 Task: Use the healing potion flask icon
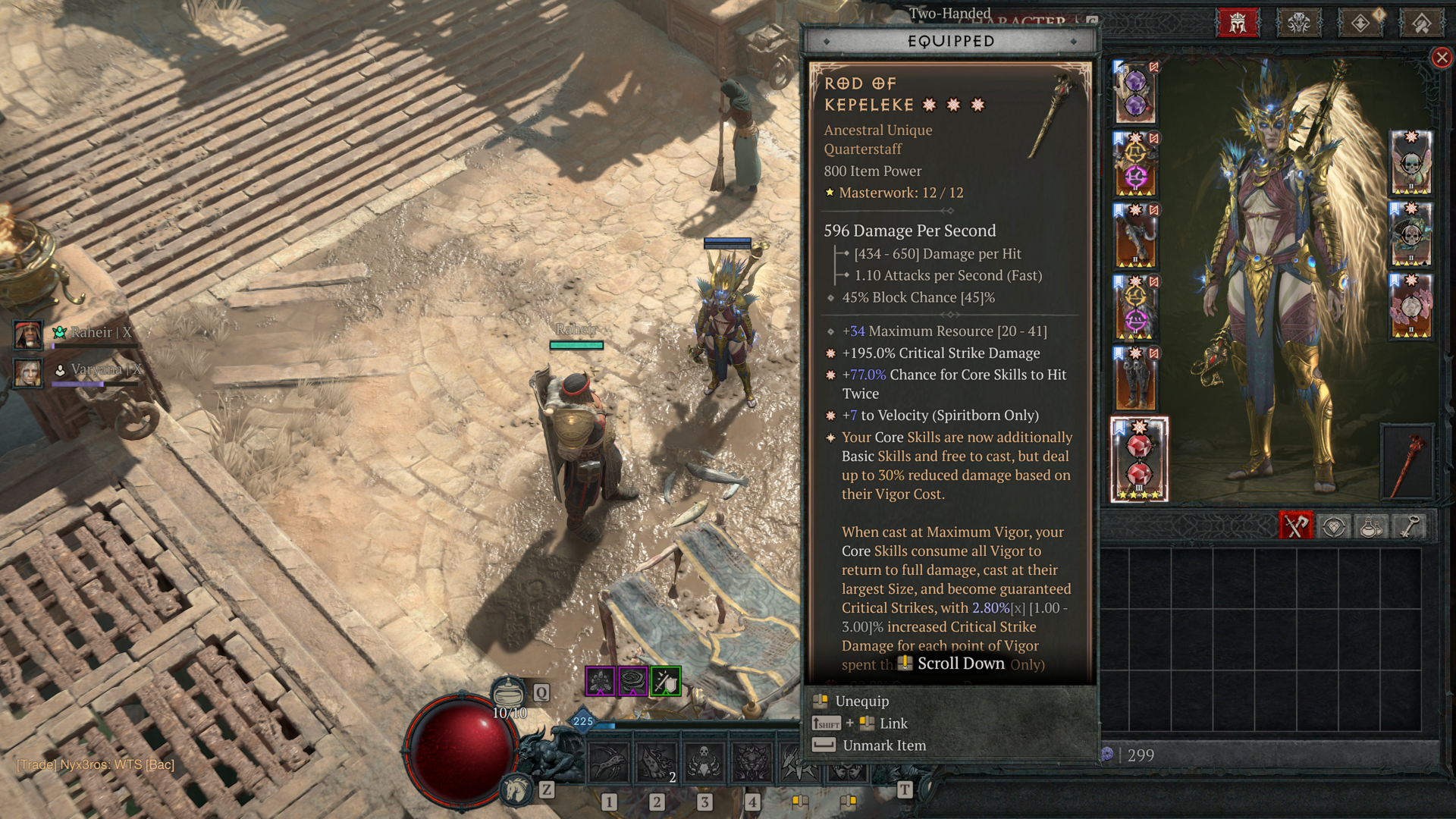[x=508, y=692]
